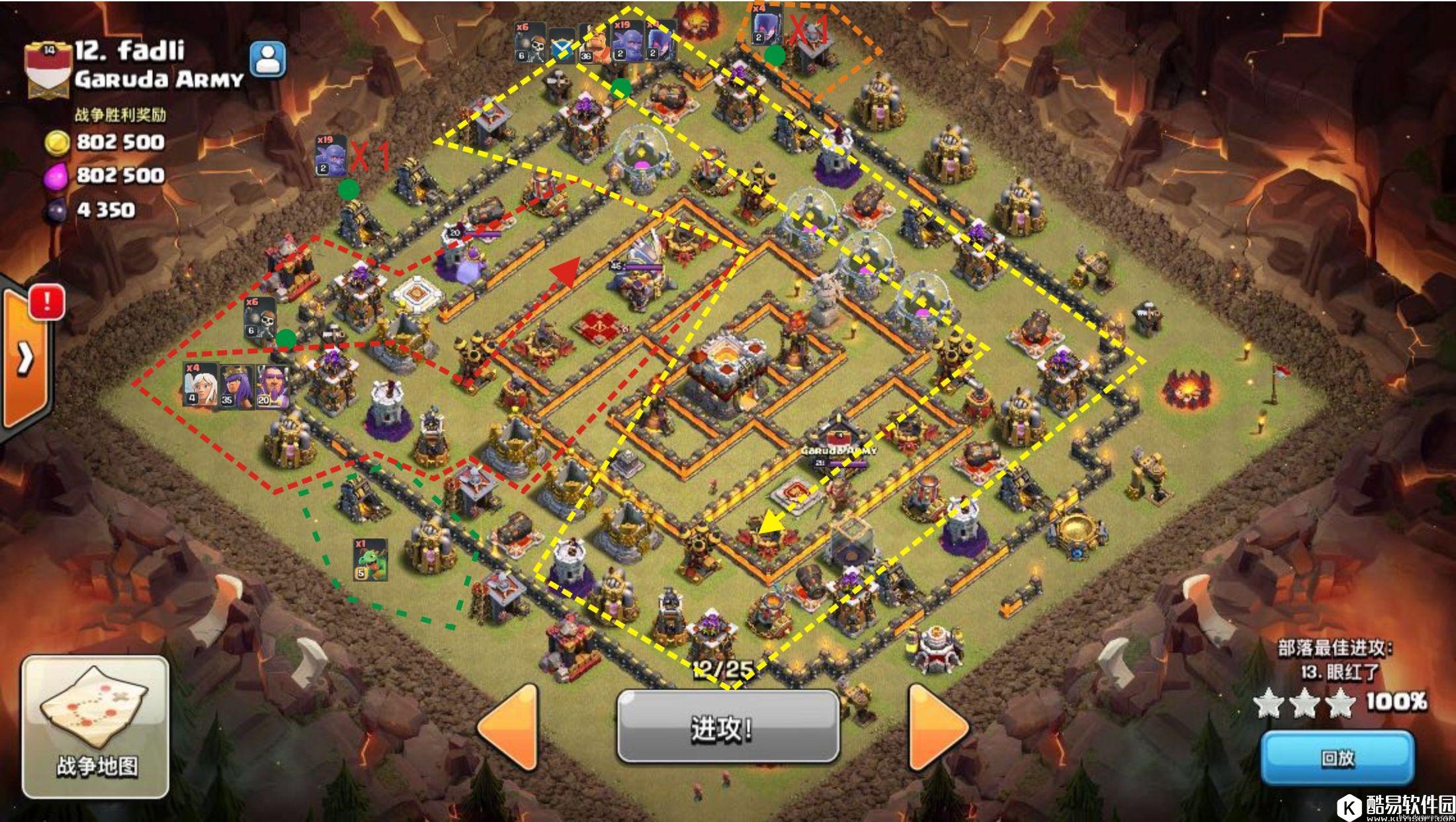Screen dimensions: 1456x822
Task: Expand the orange side panel arrow
Action: coord(25,359)
